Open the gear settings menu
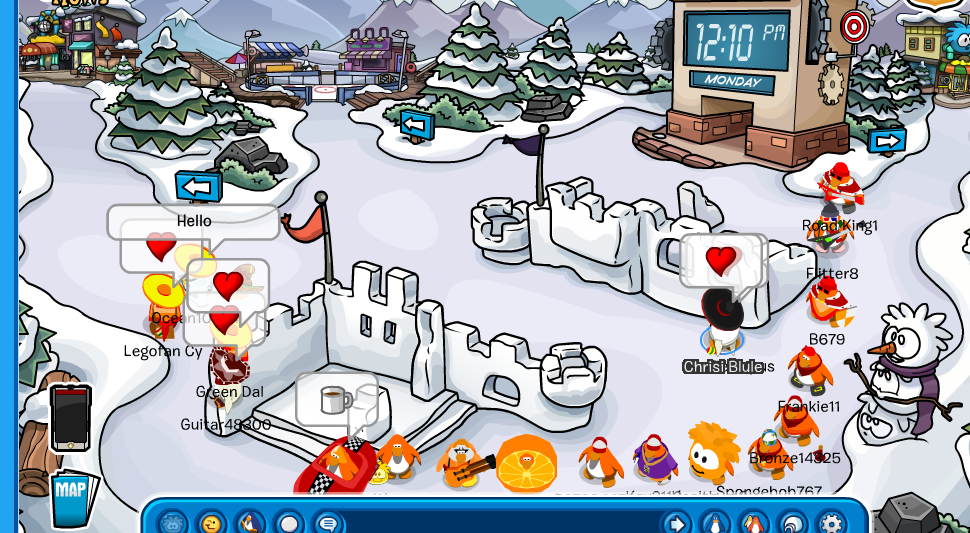970x533 pixels. click(831, 523)
